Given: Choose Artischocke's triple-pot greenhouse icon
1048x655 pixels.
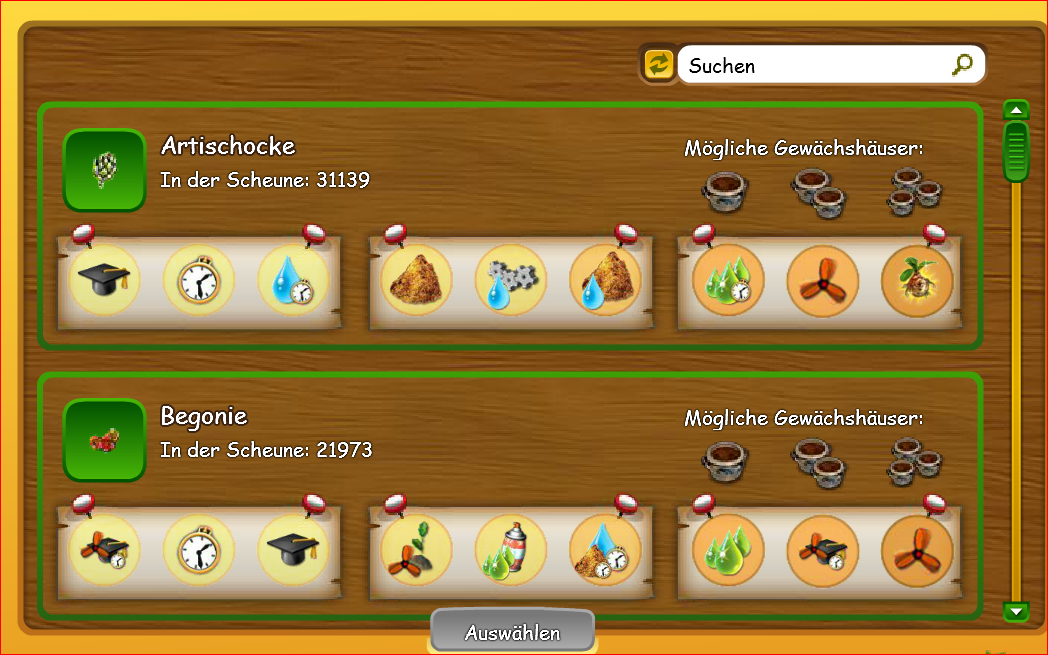Looking at the screenshot, I should [x=916, y=190].
